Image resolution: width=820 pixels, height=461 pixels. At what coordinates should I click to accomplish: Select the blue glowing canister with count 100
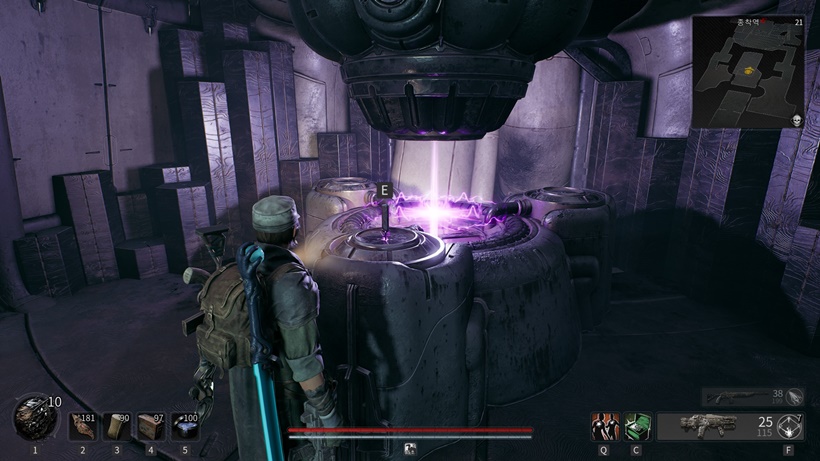point(185,427)
